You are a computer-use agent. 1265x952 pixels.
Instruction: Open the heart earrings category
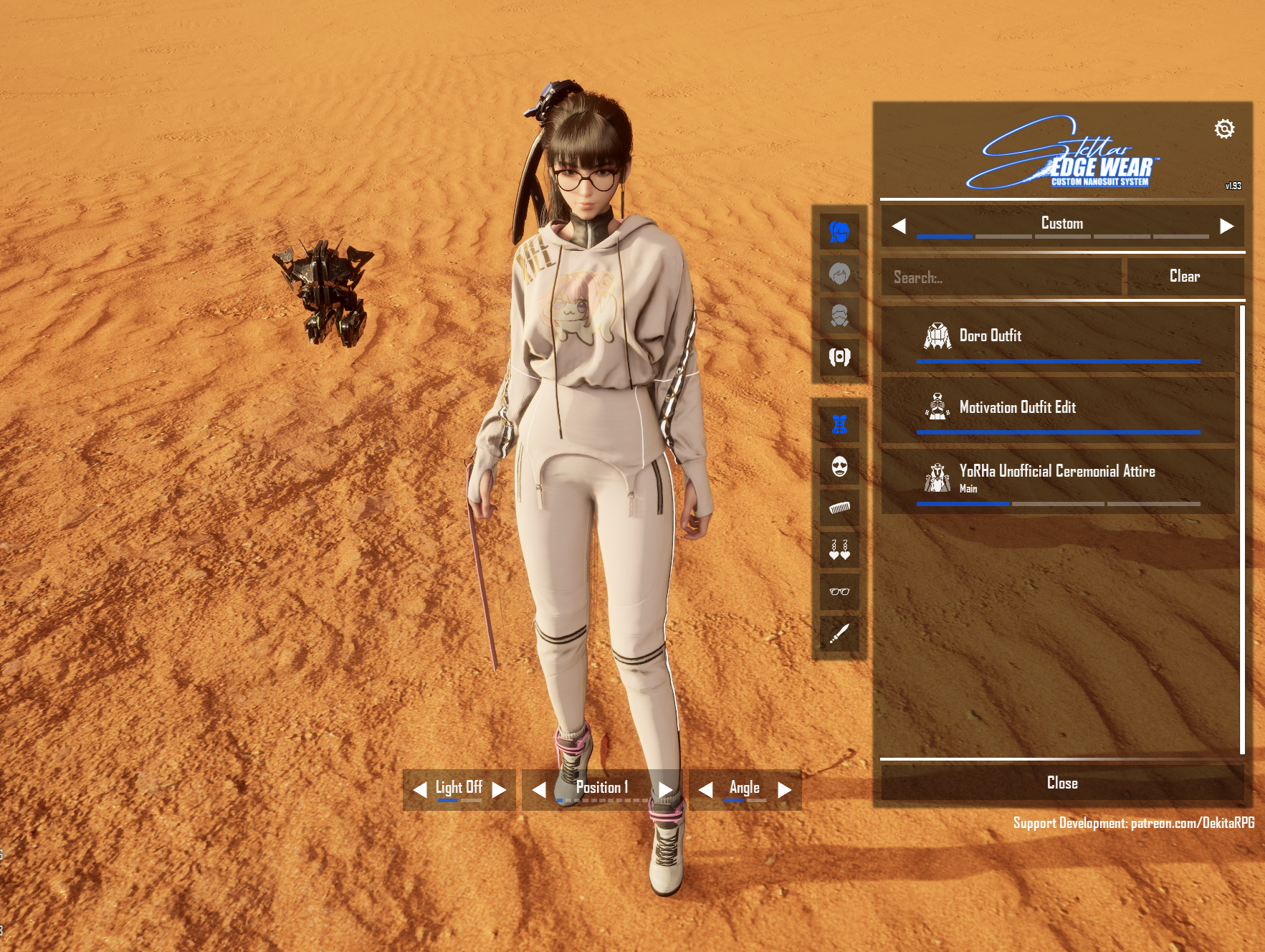839,550
